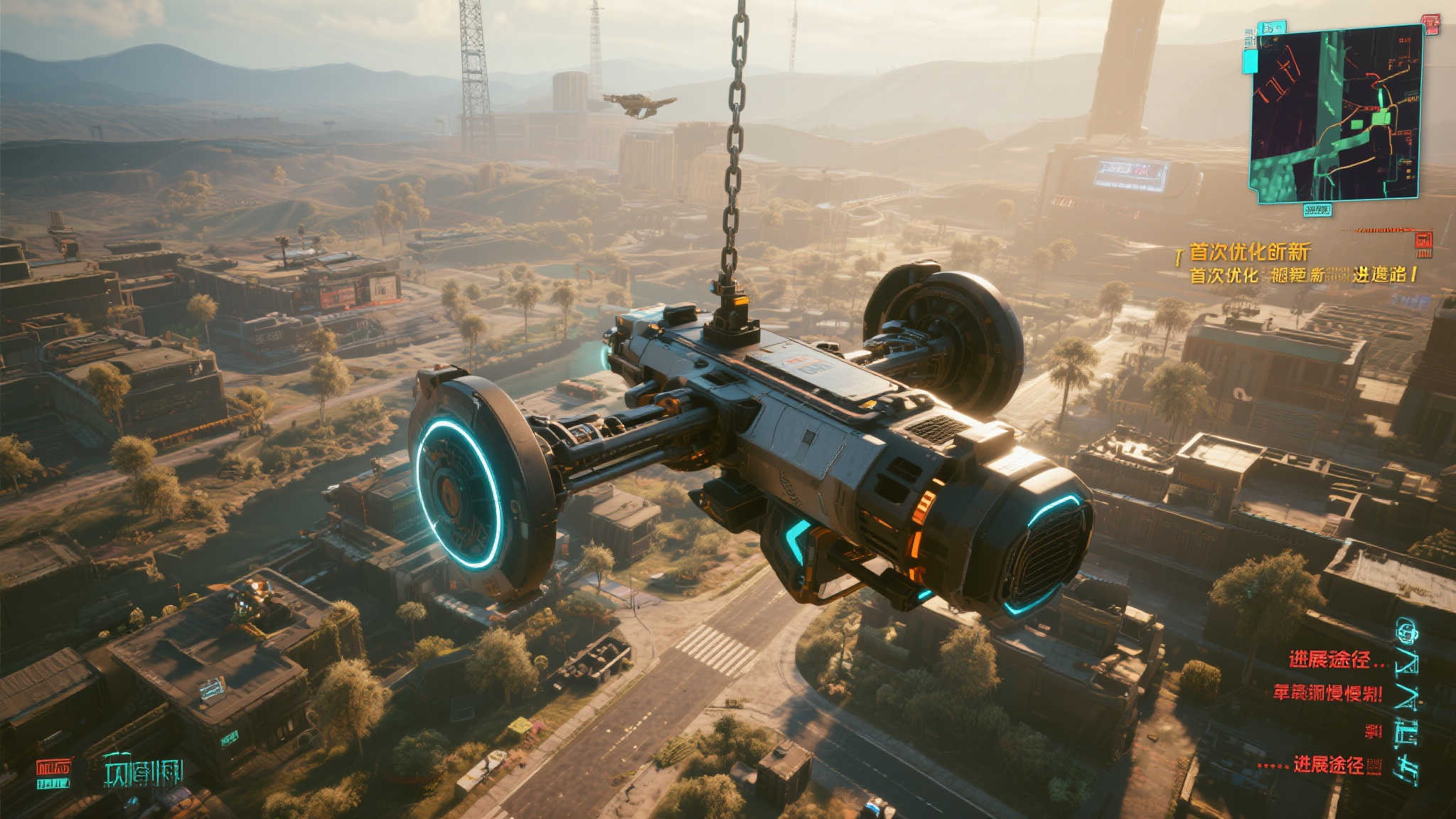Select the red 进展途径 entry with trailing glyph
The image size is (1456, 819).
[x=1337, y=766]
